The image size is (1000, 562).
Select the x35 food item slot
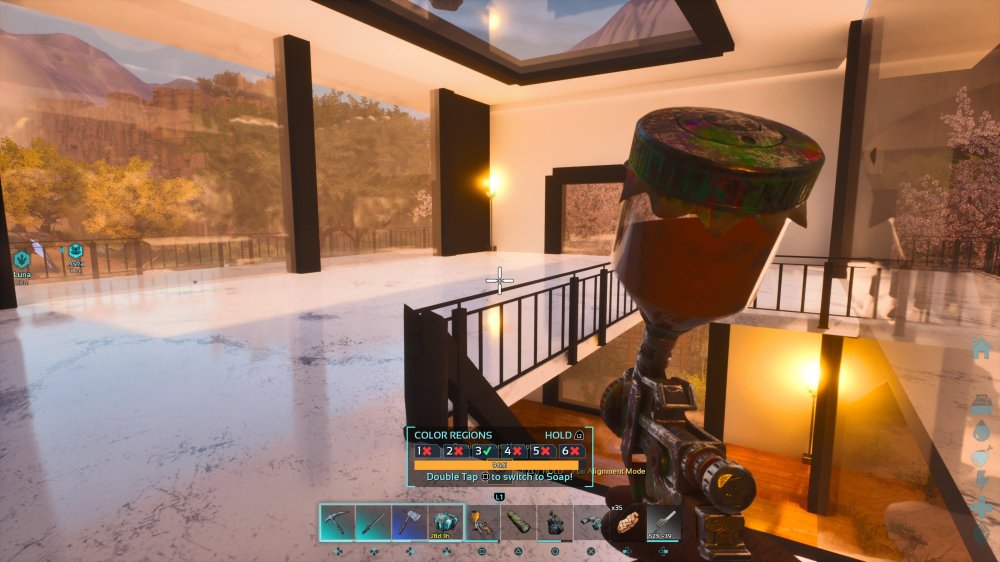click(627, 522)
